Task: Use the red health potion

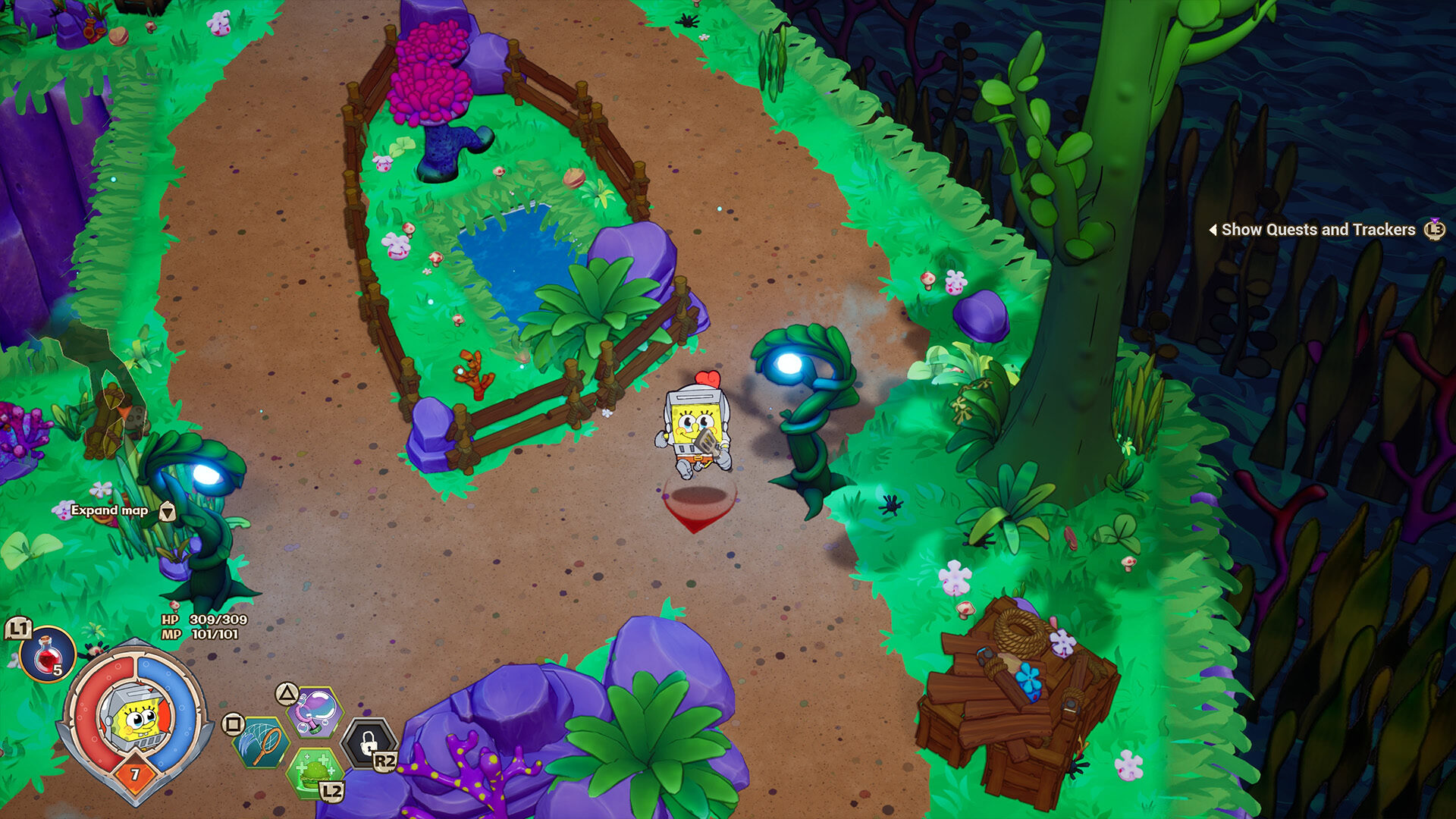Action: click(47, 654)
